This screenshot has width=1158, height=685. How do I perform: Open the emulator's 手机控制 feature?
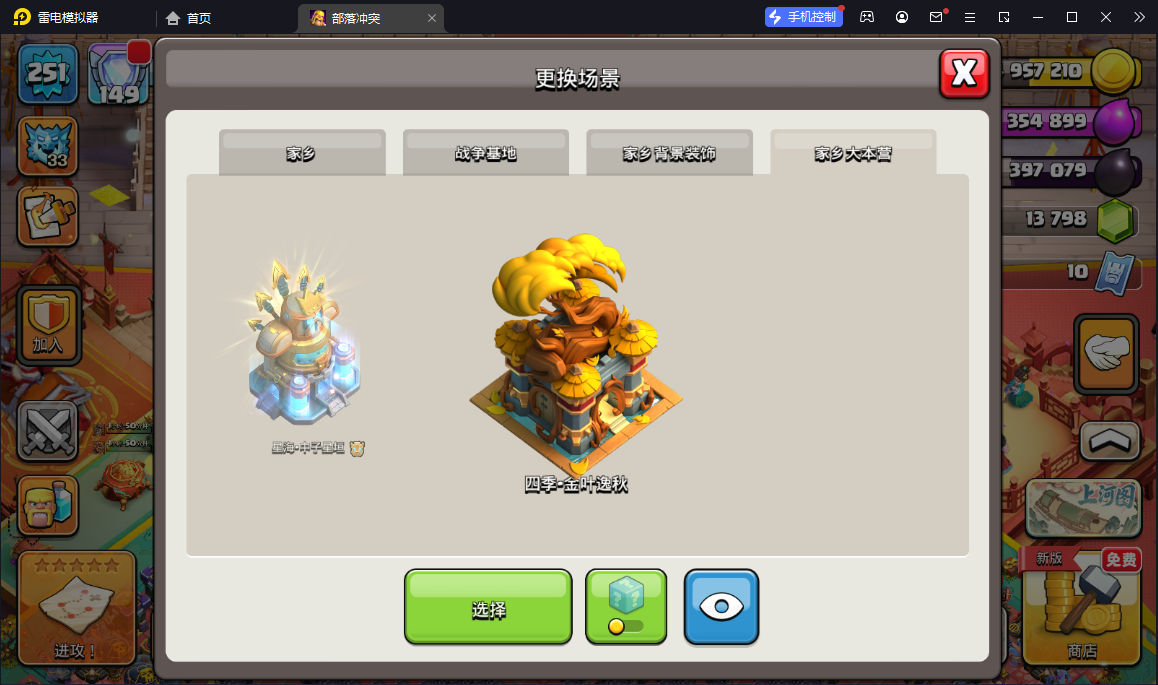coord(804,17)
